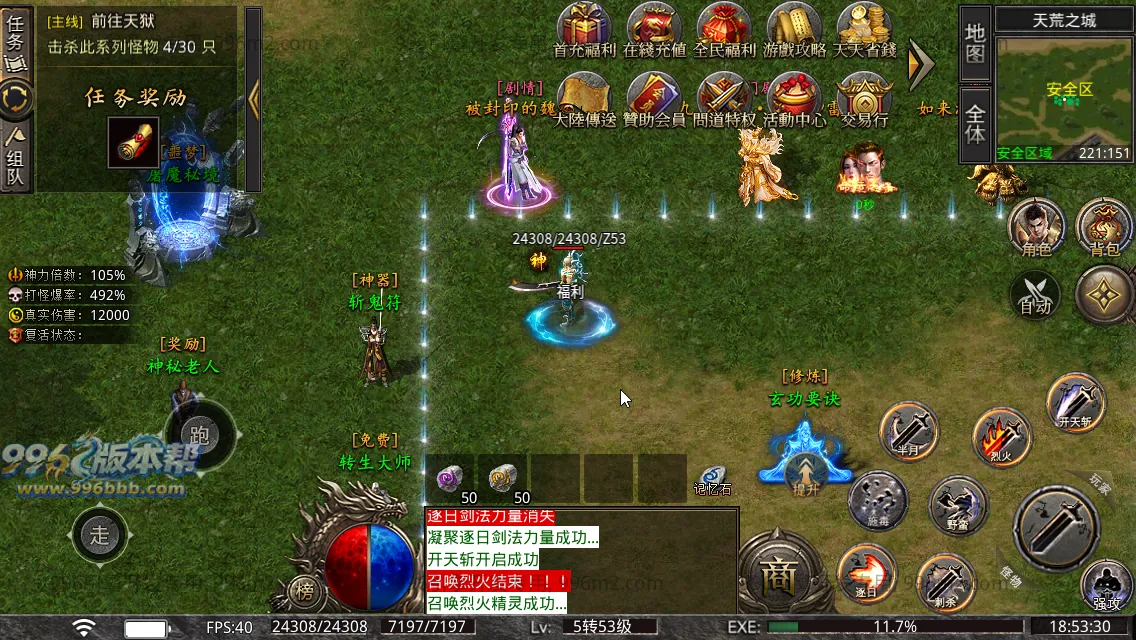Toggle the 跑 run button
Viewport: 1136px width, 640px height.
[200, 433]
